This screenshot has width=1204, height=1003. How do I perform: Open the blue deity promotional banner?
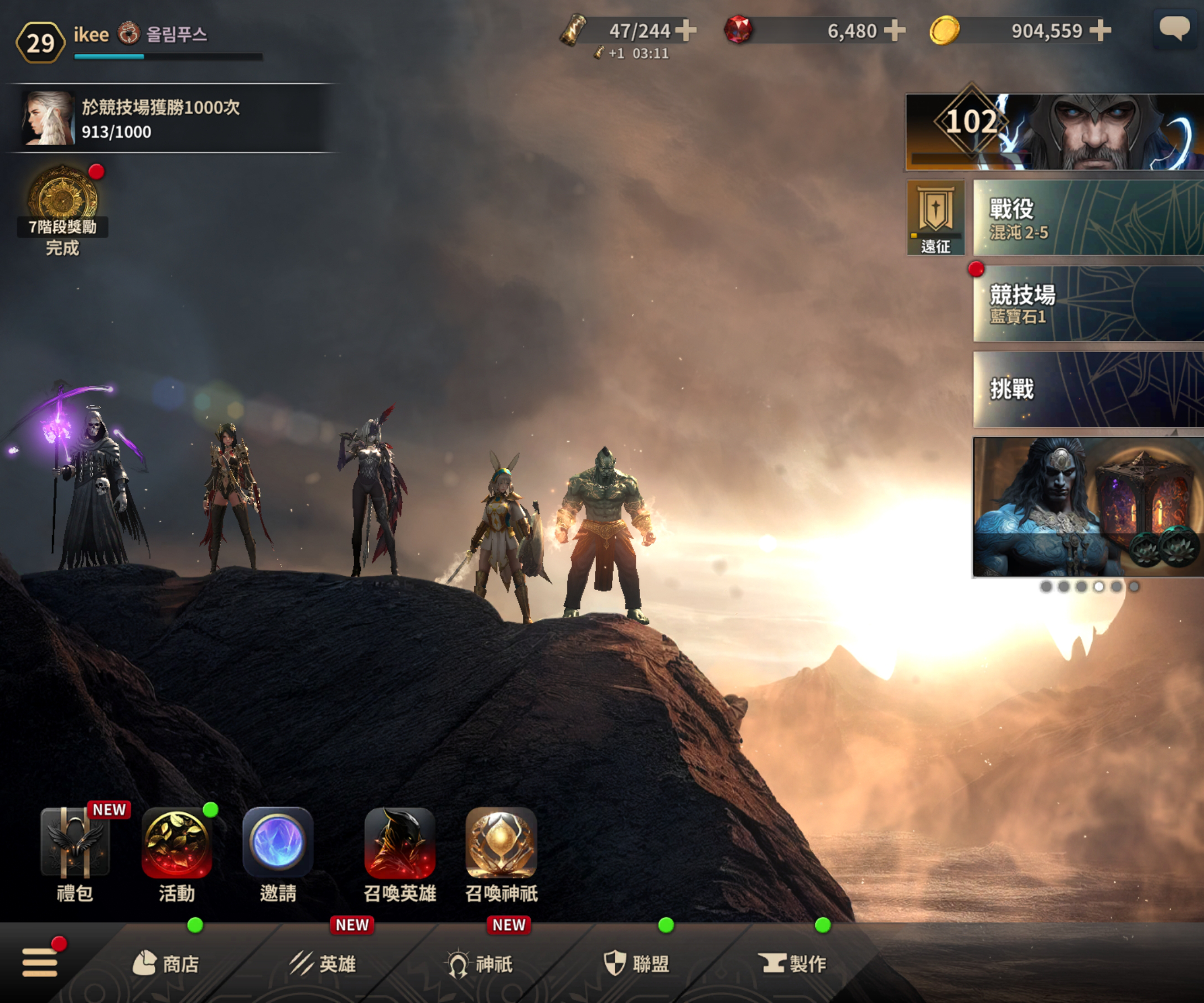point(1087,507)
